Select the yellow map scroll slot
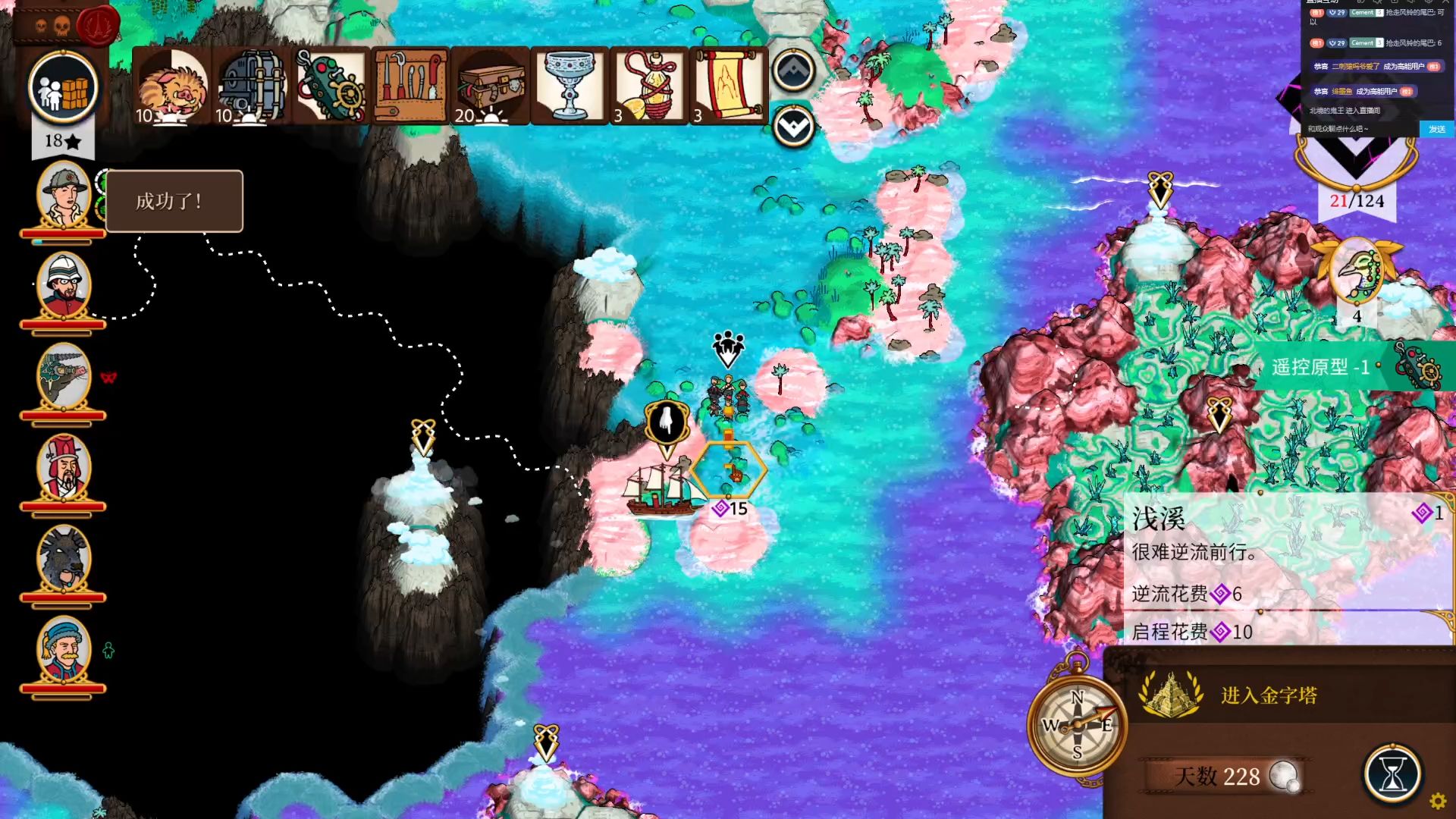The image size is (1456, 819). 728,86
